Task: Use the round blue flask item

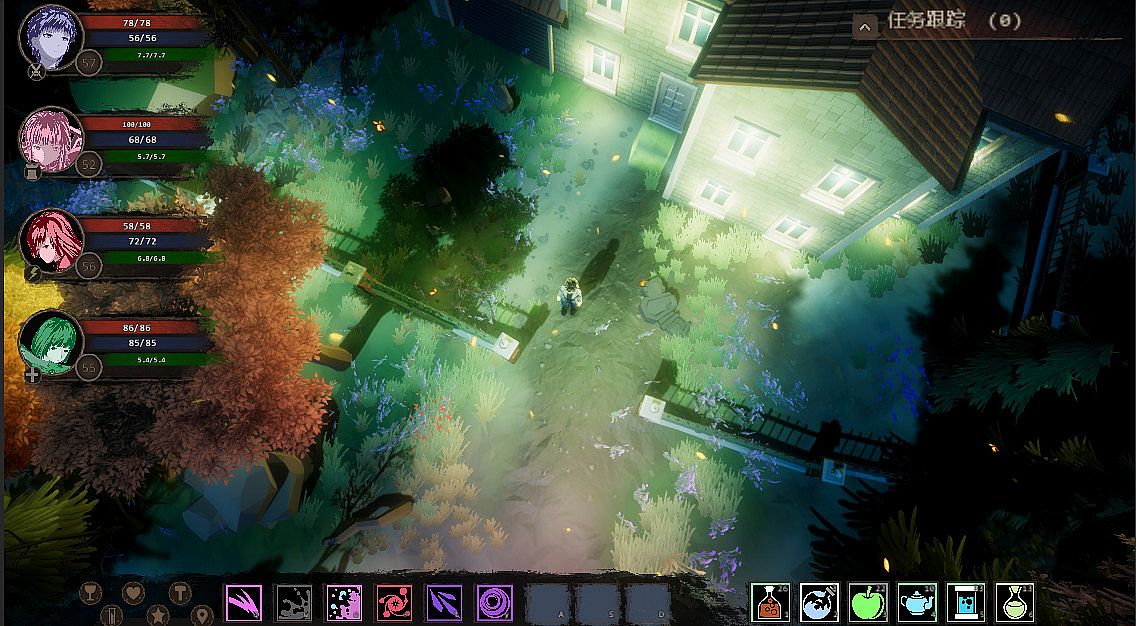Action: point(819,602)
